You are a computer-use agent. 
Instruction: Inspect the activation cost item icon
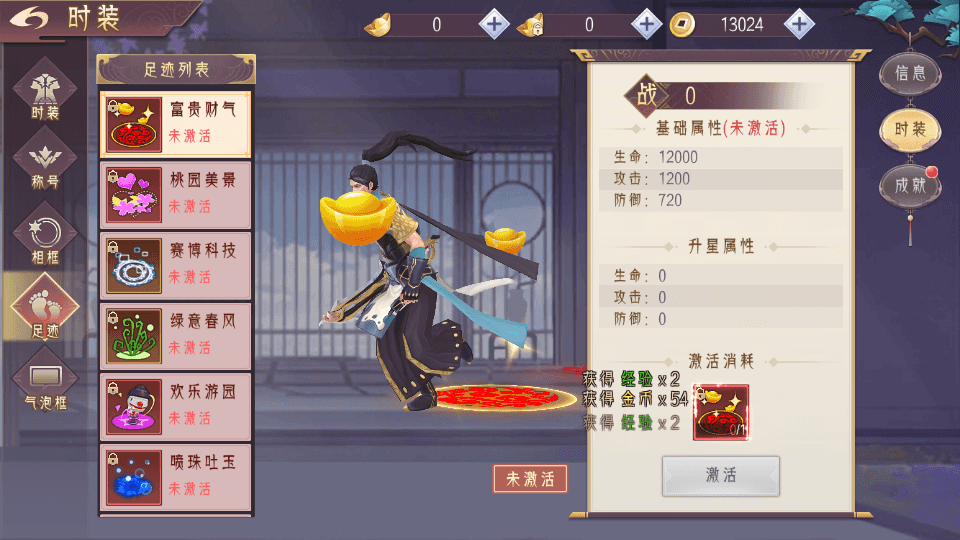coord(720,412)
